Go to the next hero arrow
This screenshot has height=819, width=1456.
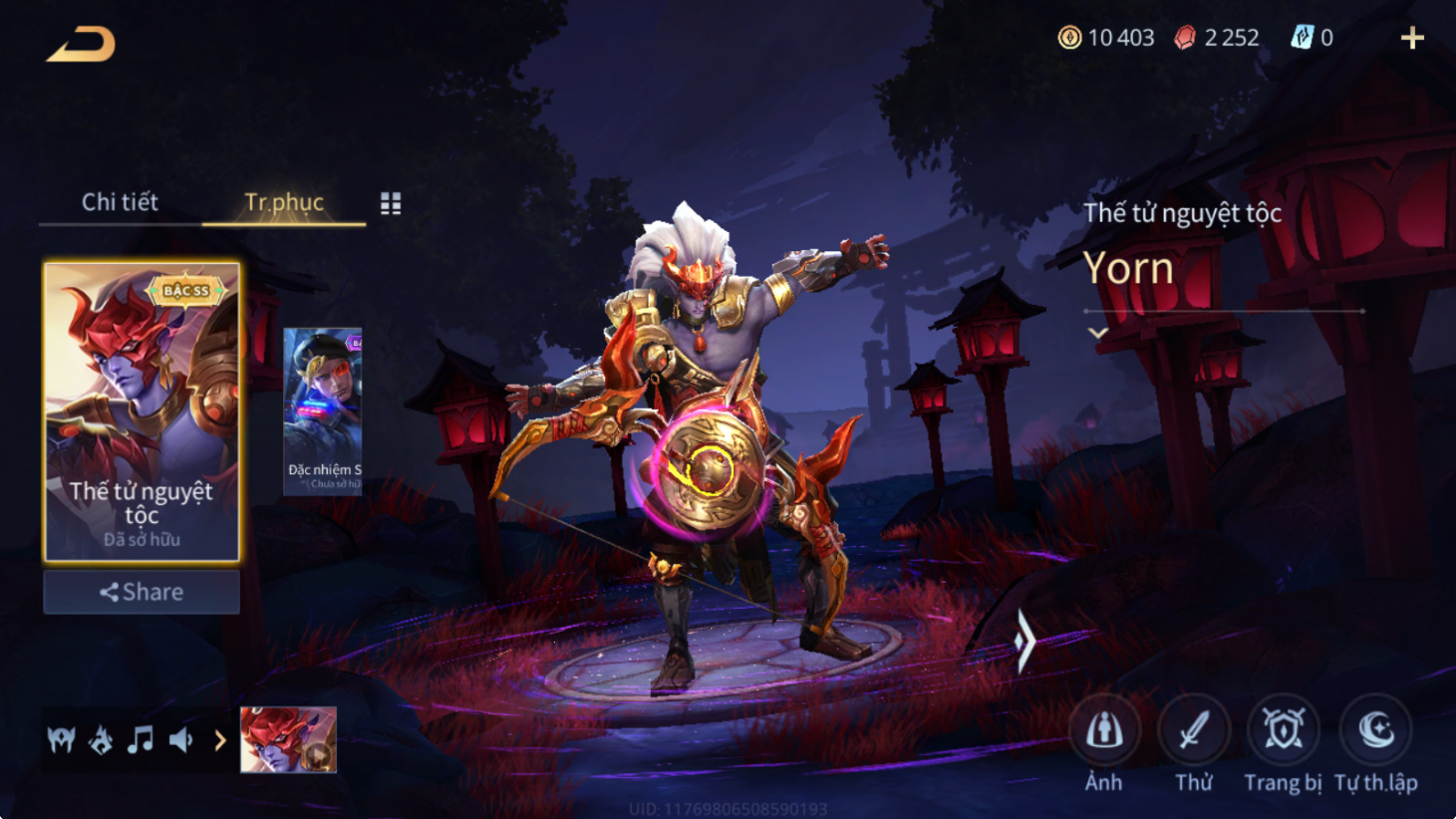1024,642
